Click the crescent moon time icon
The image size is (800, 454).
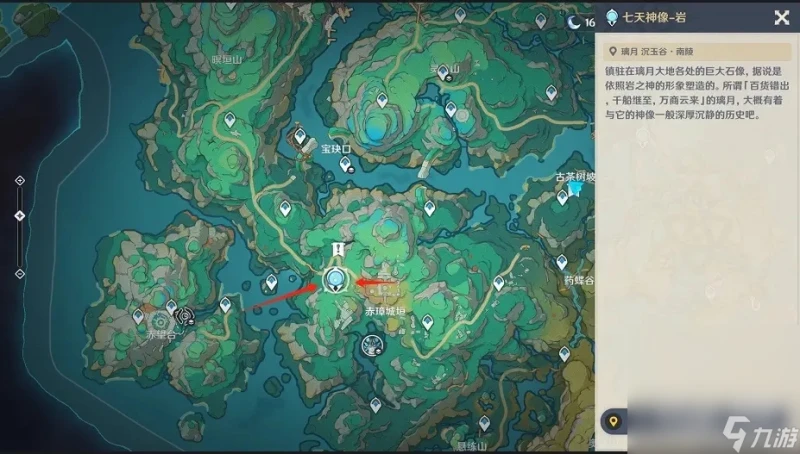574,19
